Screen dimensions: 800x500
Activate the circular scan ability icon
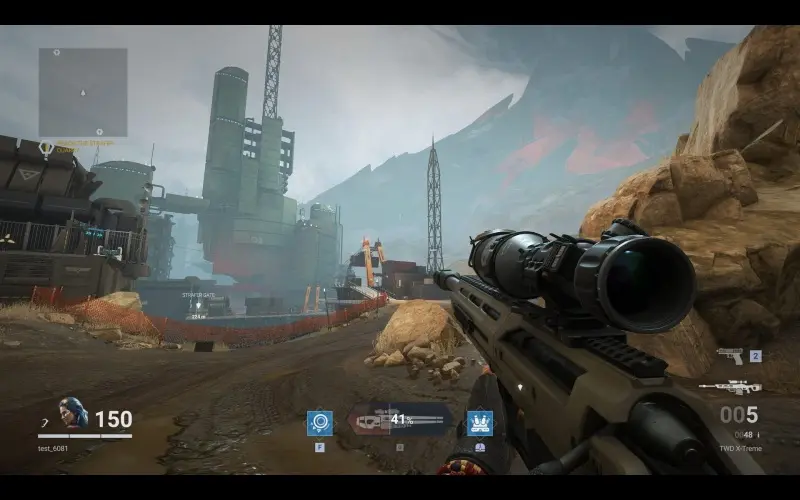(320, 423)
